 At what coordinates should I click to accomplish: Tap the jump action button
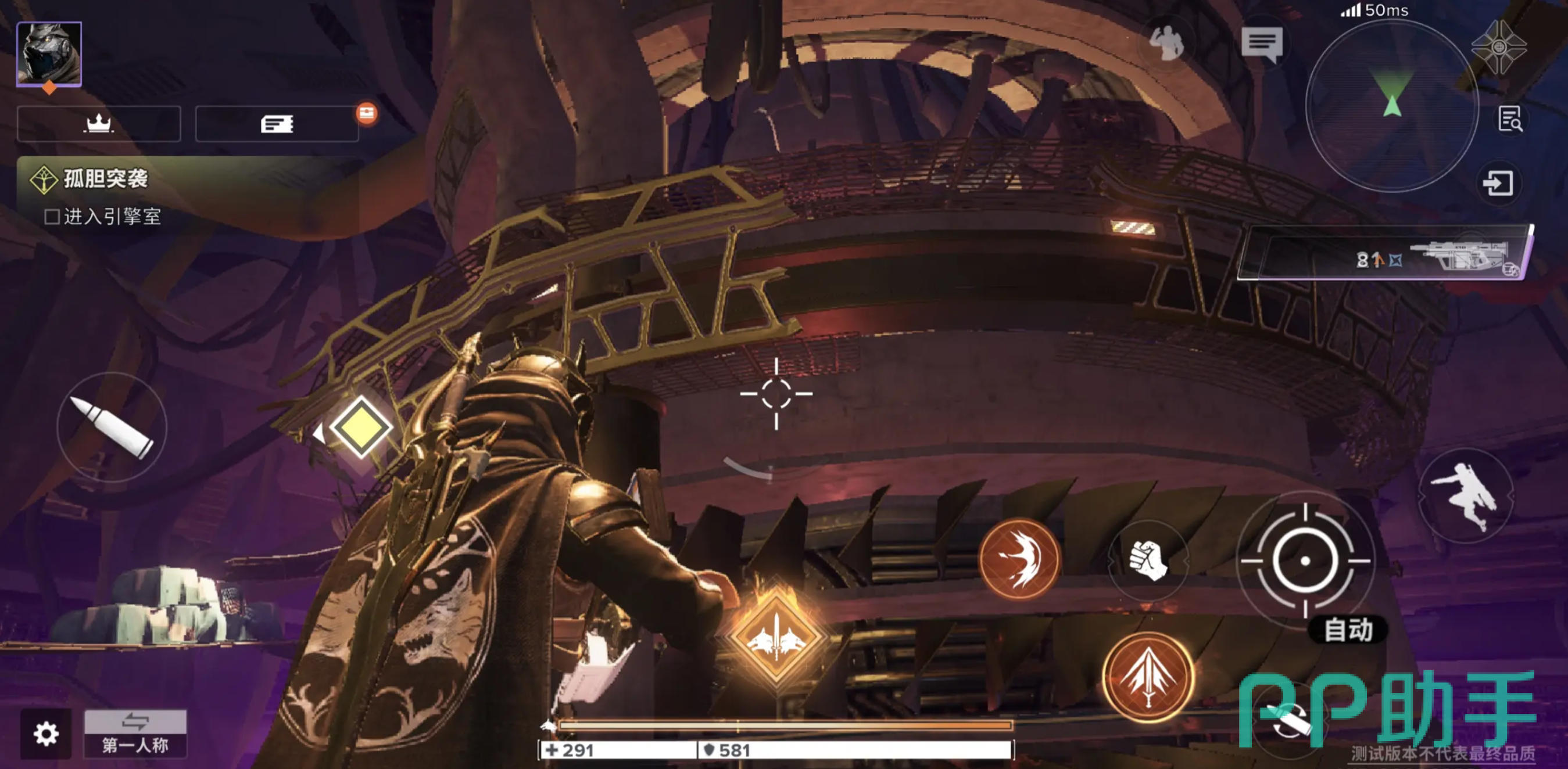tap(1466, 495)
